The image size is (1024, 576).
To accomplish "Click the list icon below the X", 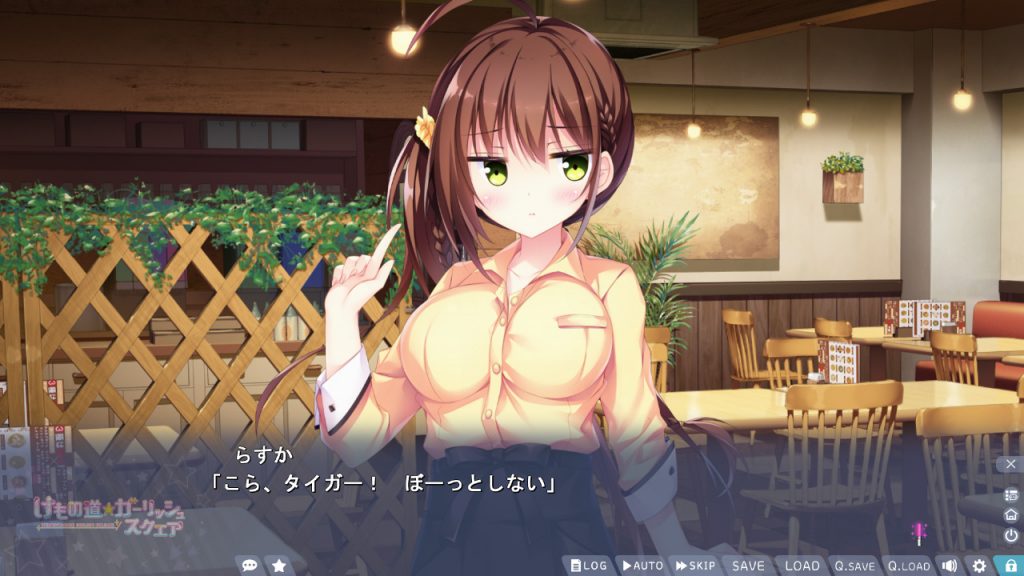I will click(1010, 495).
